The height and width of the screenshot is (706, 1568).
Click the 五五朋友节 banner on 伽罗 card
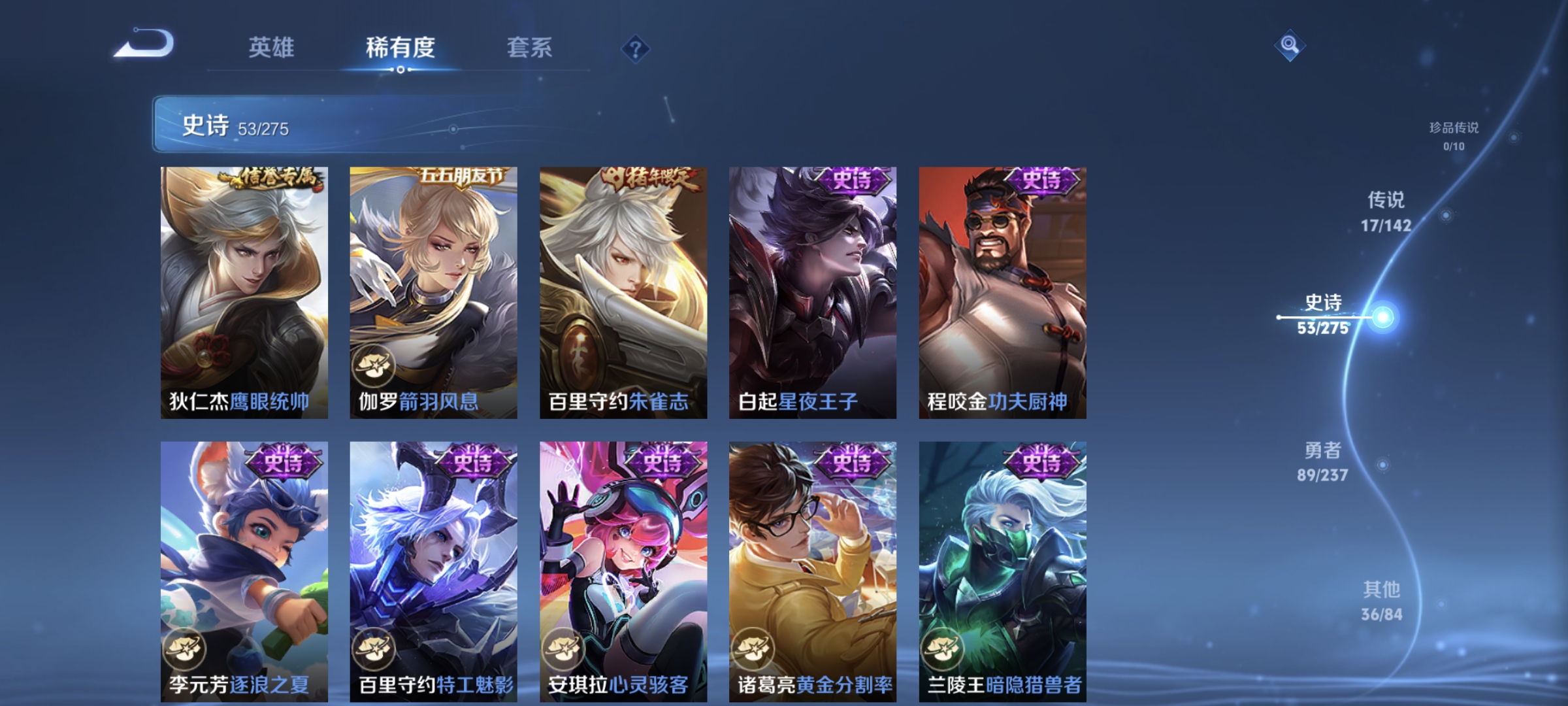coord(461,177)
